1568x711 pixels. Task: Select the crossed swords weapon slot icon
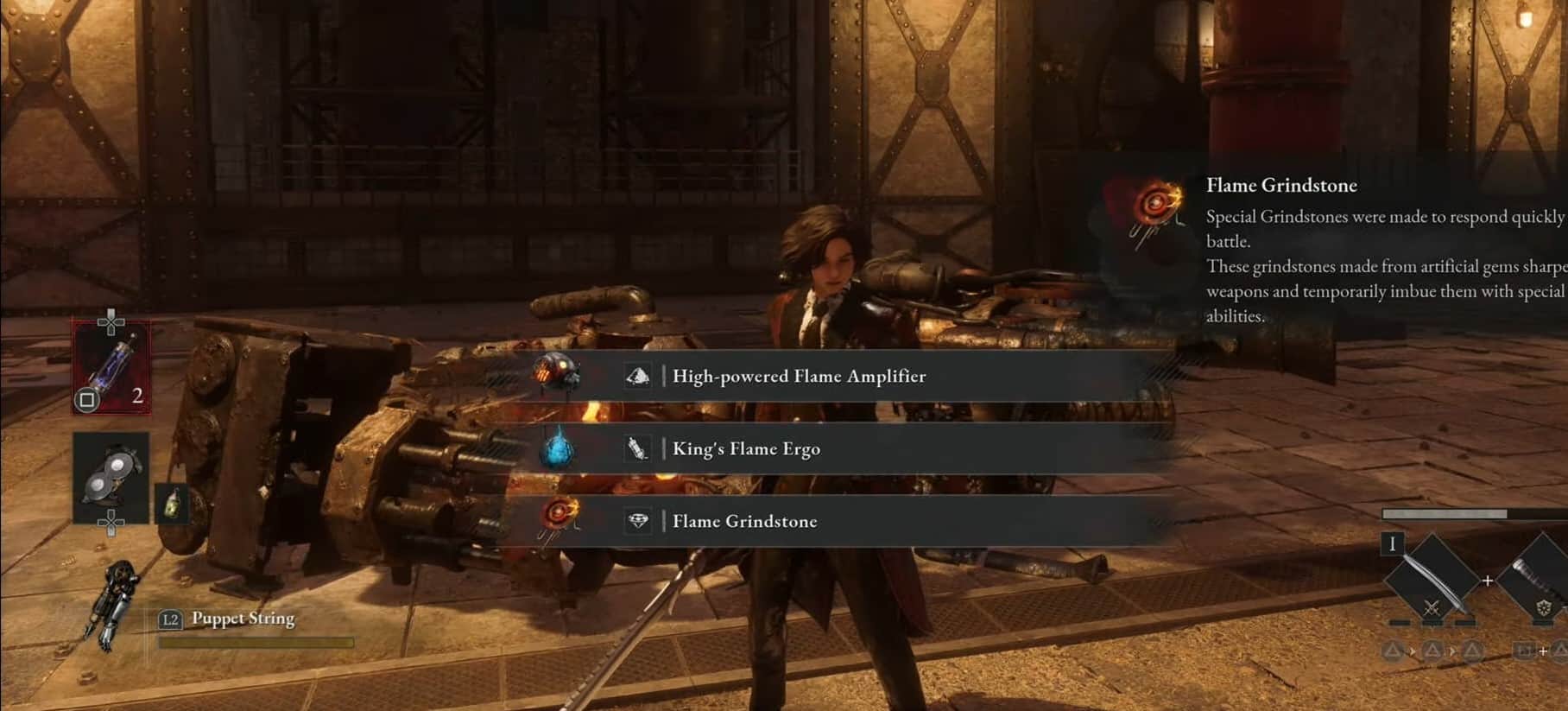click(1432, 607)
